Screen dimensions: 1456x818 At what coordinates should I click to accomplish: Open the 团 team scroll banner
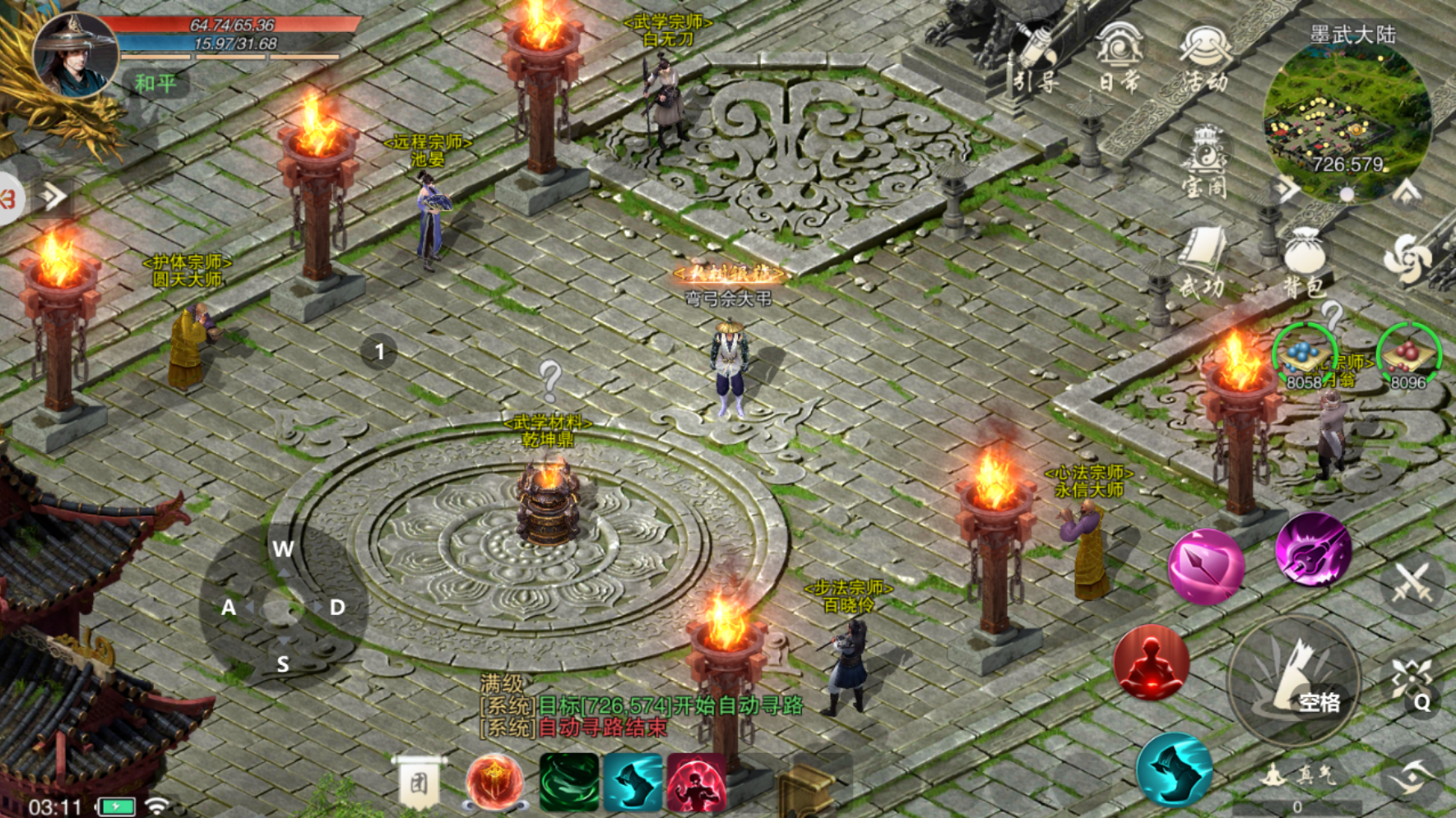[x=419, y=782]
